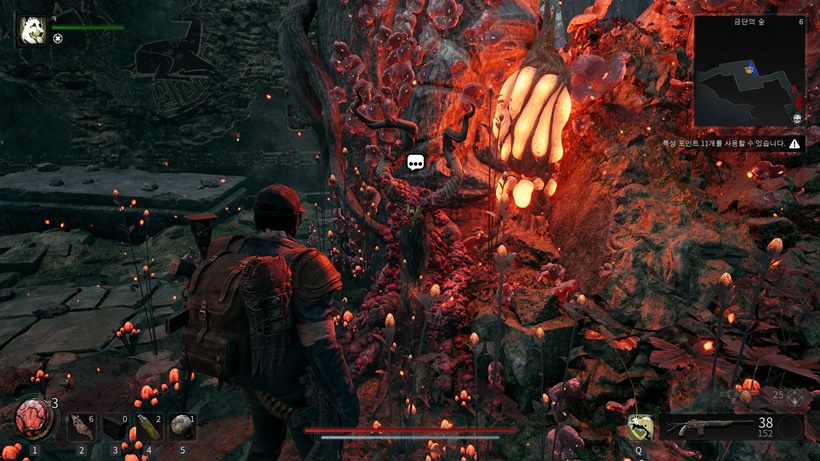This screenshot has width=820, height=461.
Task: Use the yellow-green vial consumable
Action: coord(147,428)
